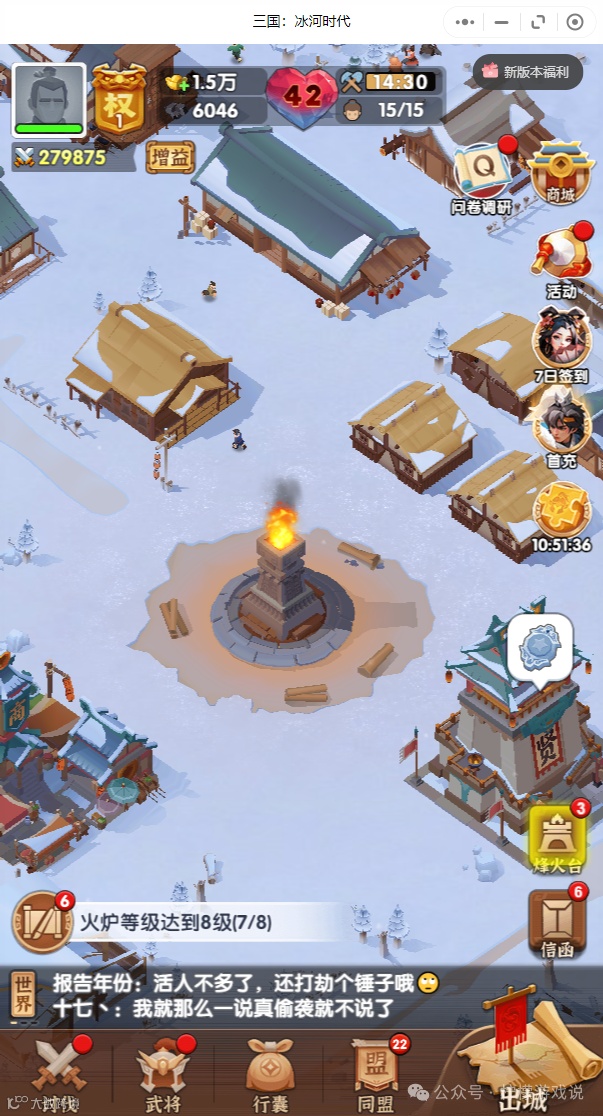
Task: Open the 武将 generals menu
Action: pos(163,1073)
